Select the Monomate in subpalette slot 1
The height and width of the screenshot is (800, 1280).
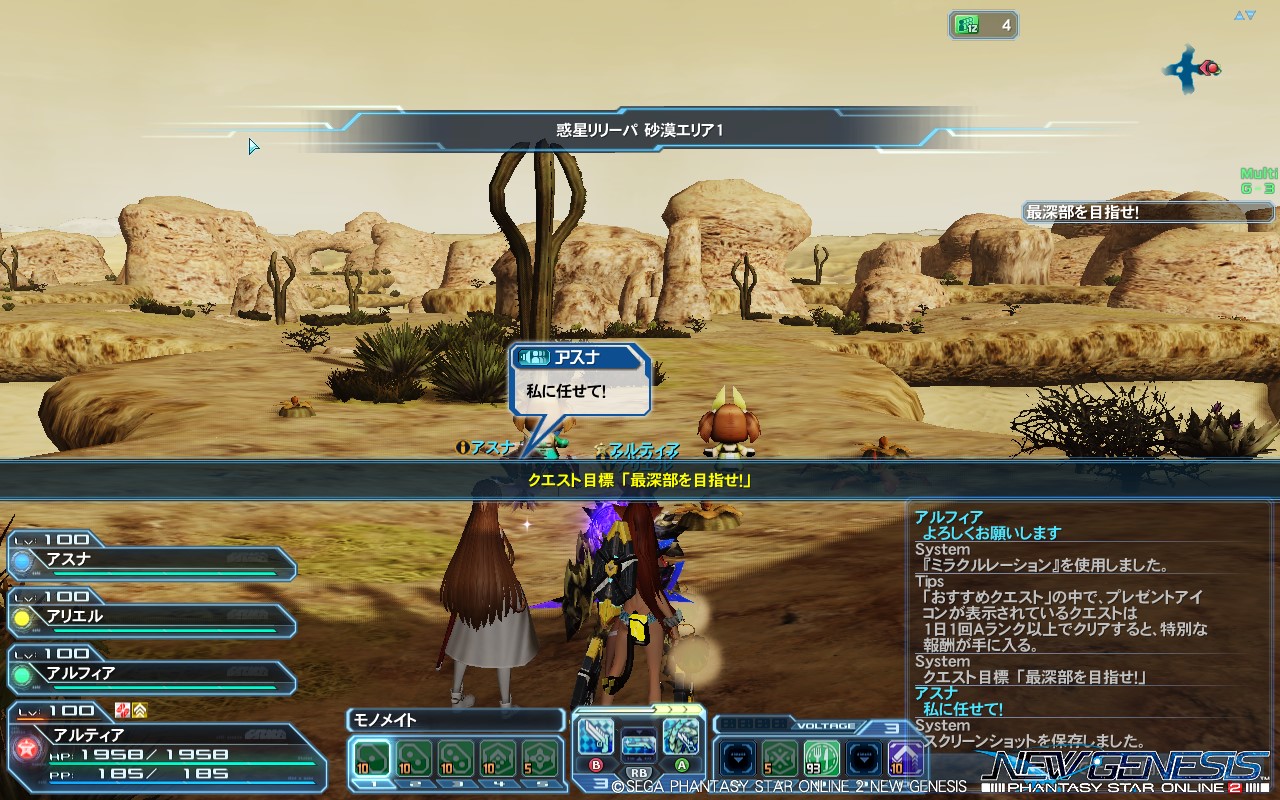(x=370, y=755)
